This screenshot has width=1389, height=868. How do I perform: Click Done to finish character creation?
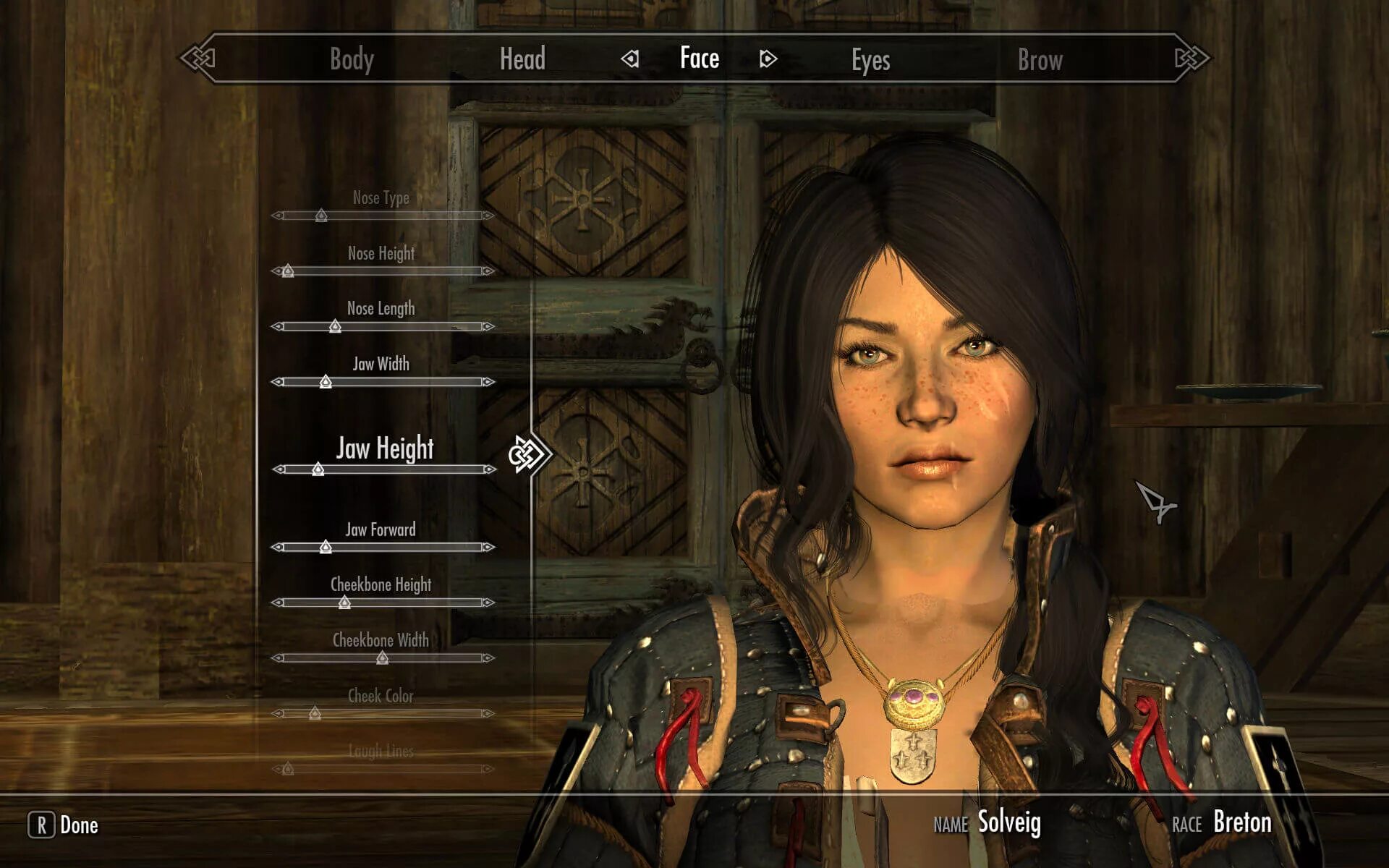pos(64,825)
